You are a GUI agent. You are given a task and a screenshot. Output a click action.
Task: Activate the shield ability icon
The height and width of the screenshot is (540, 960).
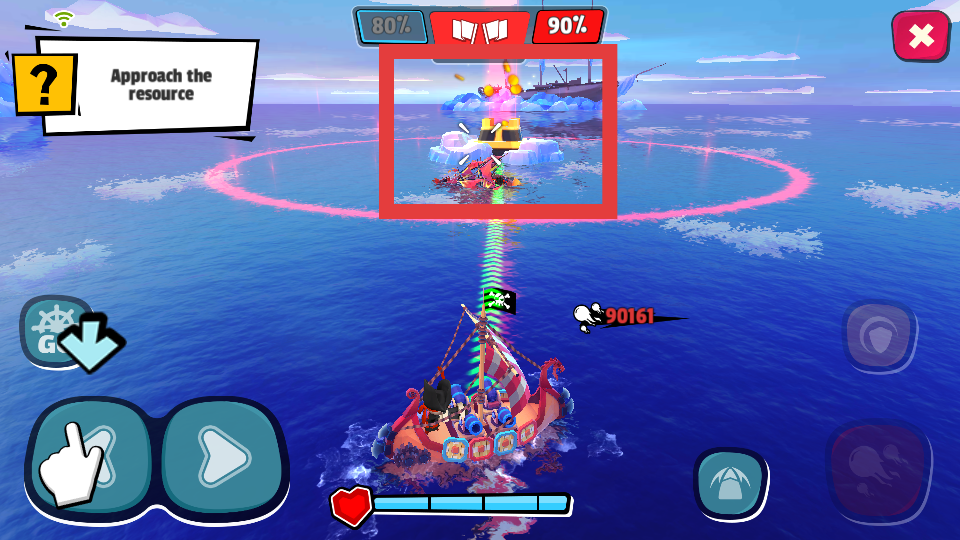pyautogui.click(x=878, y=337)
